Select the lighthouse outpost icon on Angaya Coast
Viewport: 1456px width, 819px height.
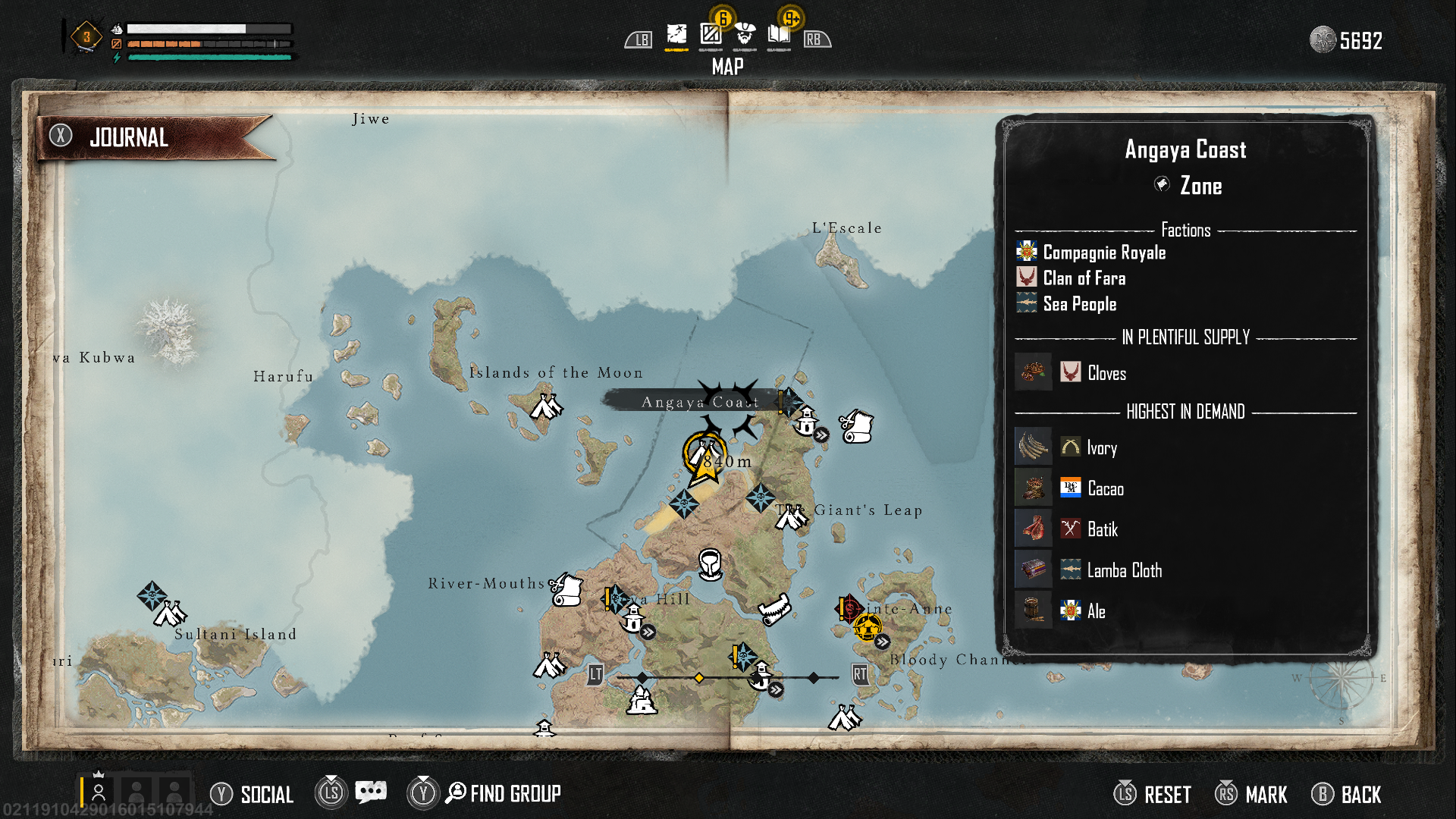[806, 422]
